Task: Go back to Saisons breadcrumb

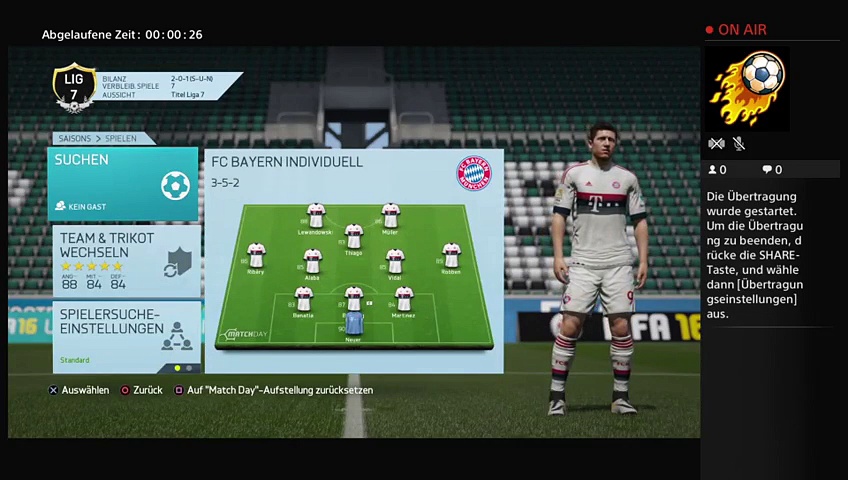Action: [x=75, y=139]
